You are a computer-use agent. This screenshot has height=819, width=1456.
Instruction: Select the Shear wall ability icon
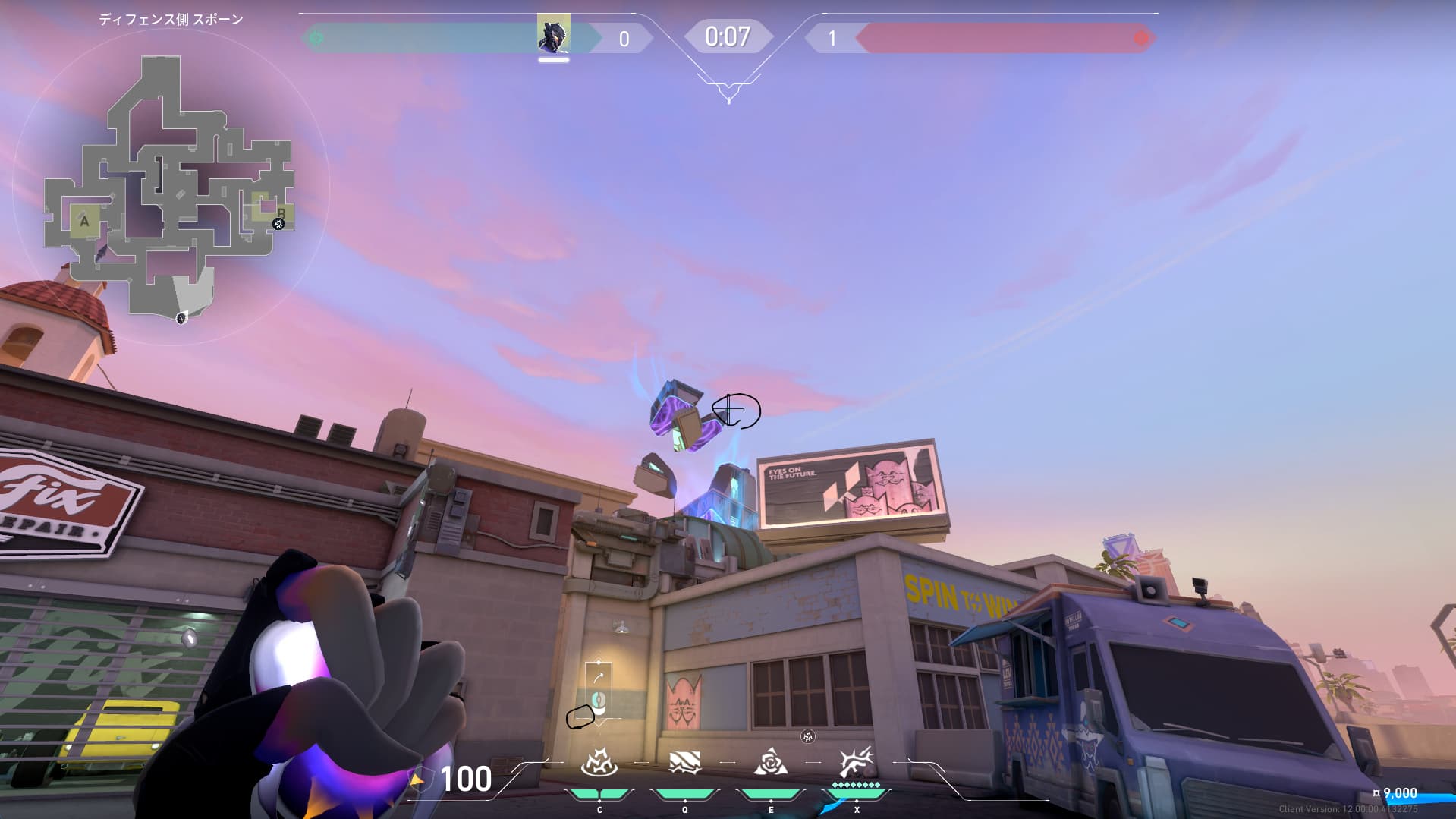pyautogui.click(x=684, y=763)
